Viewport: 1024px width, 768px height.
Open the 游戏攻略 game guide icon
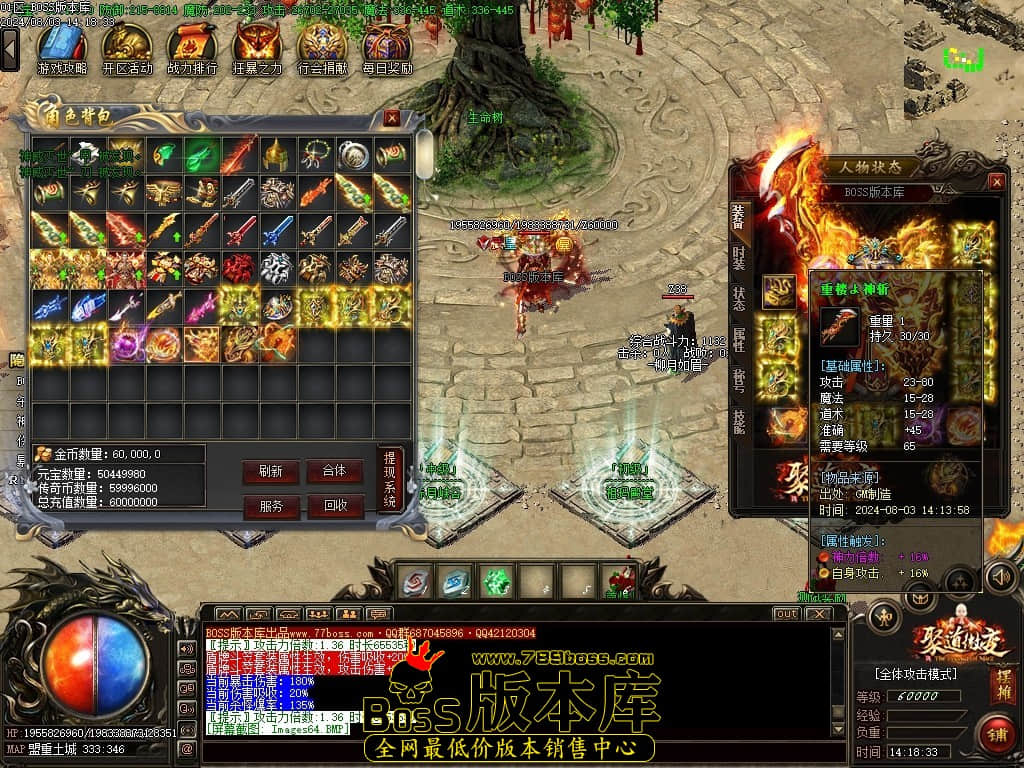point(62,47)
